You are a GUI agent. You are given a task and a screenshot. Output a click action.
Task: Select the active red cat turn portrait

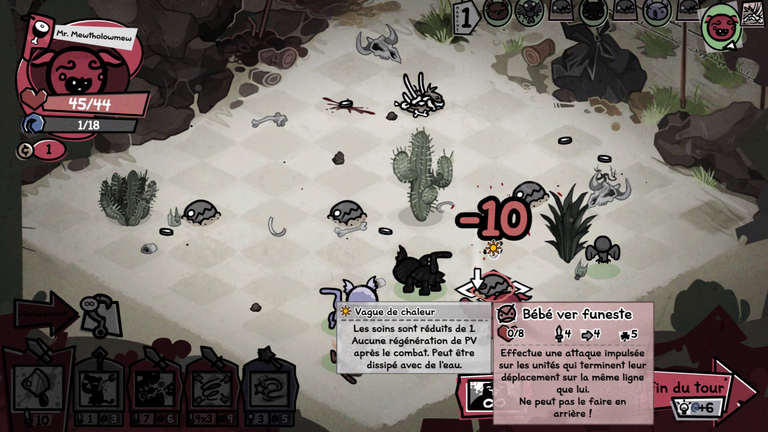(x=719, y=27)
